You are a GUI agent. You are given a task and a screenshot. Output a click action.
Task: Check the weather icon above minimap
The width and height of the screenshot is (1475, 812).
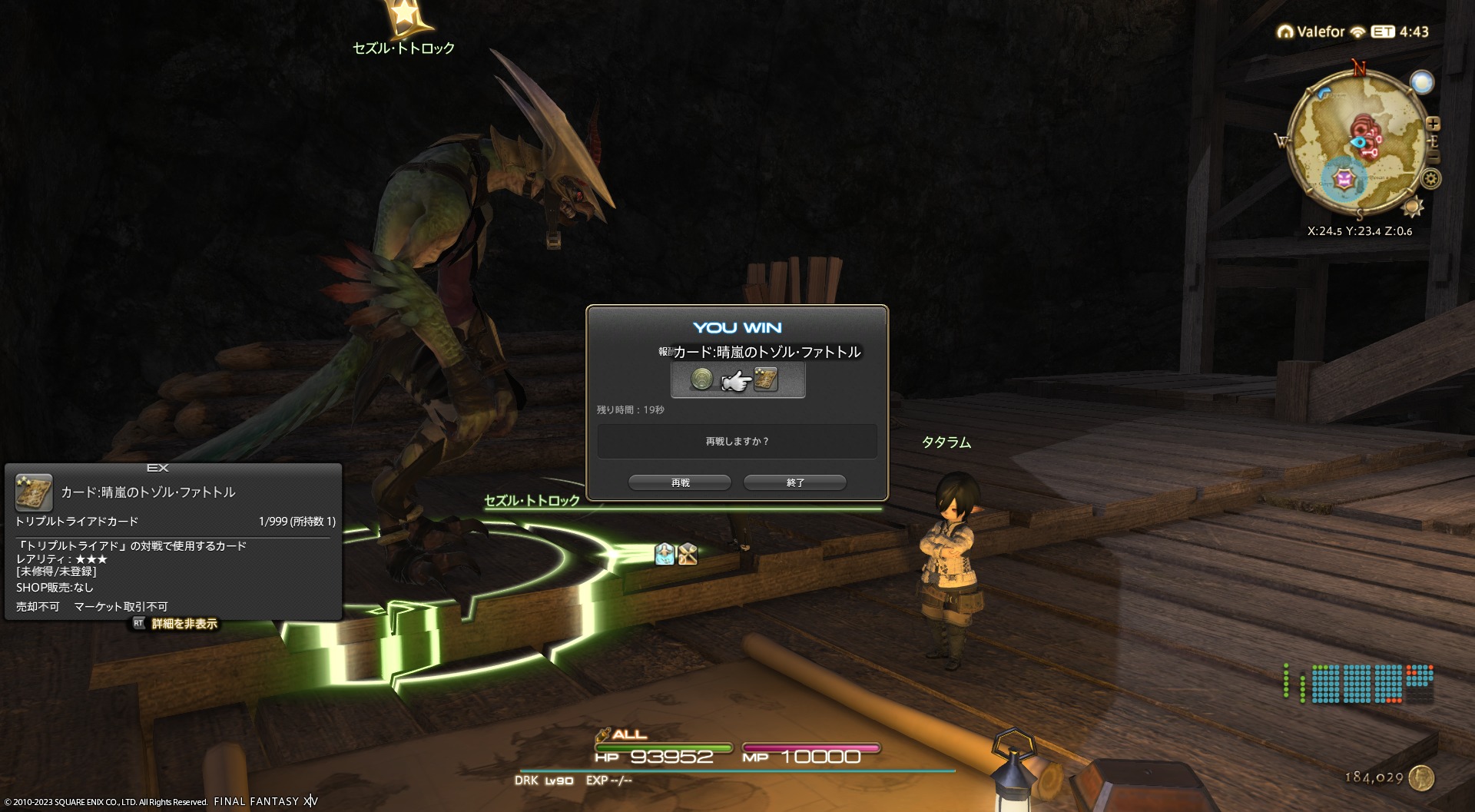[x=1422, y=82]
